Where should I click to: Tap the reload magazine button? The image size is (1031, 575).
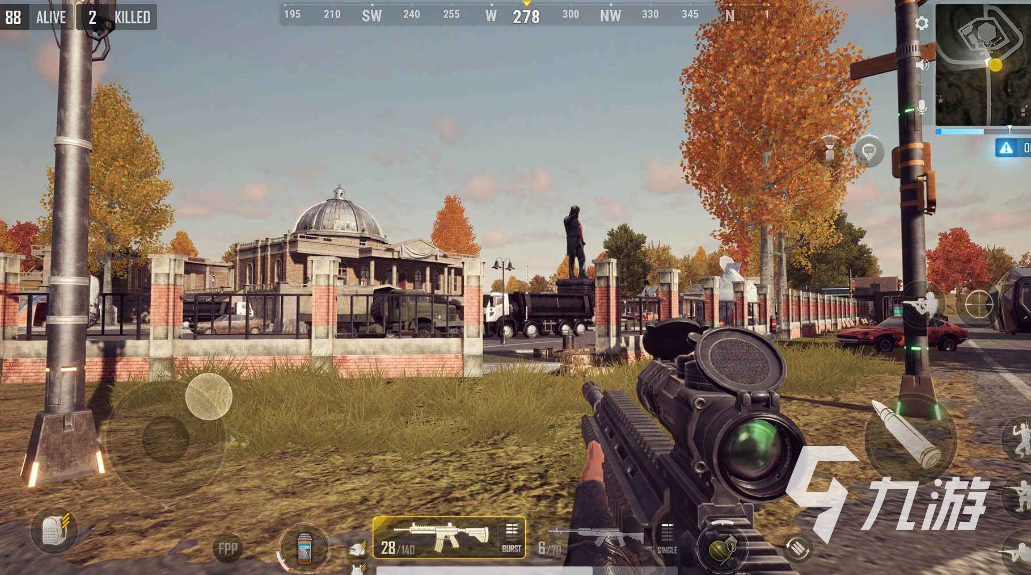pyautogui.click(x=797, y=547)
